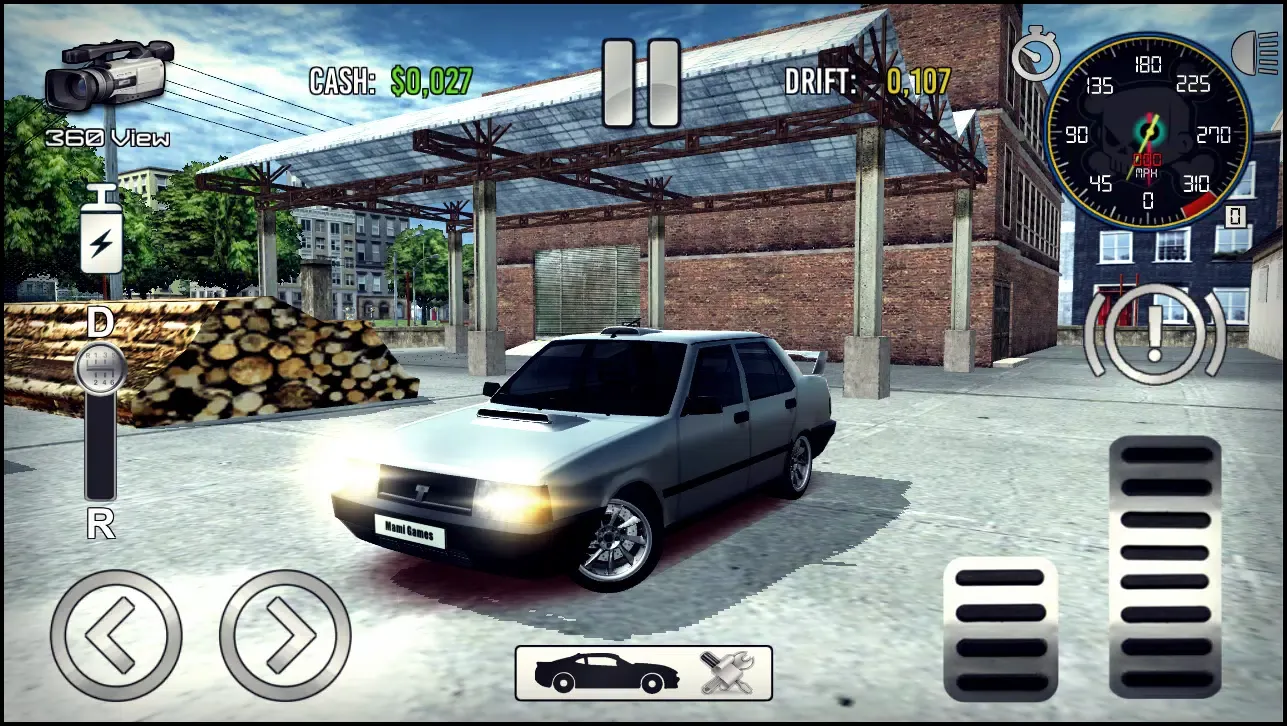Open the stopwatch timer icon
Viewport: 1287px width, 726px height.
coord(1035,55)
